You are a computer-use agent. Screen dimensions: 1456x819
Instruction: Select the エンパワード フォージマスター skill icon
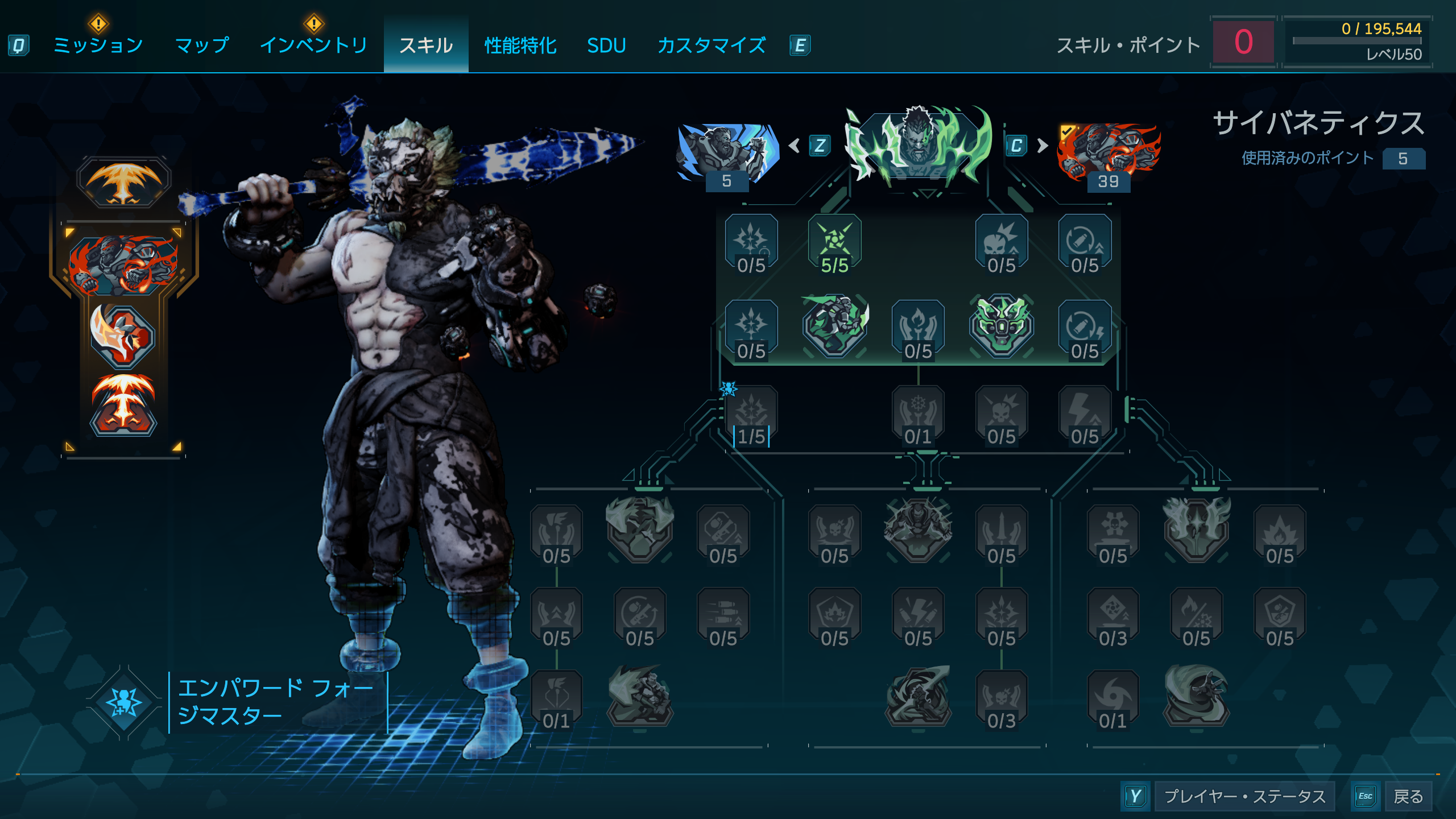pos(123,702)
